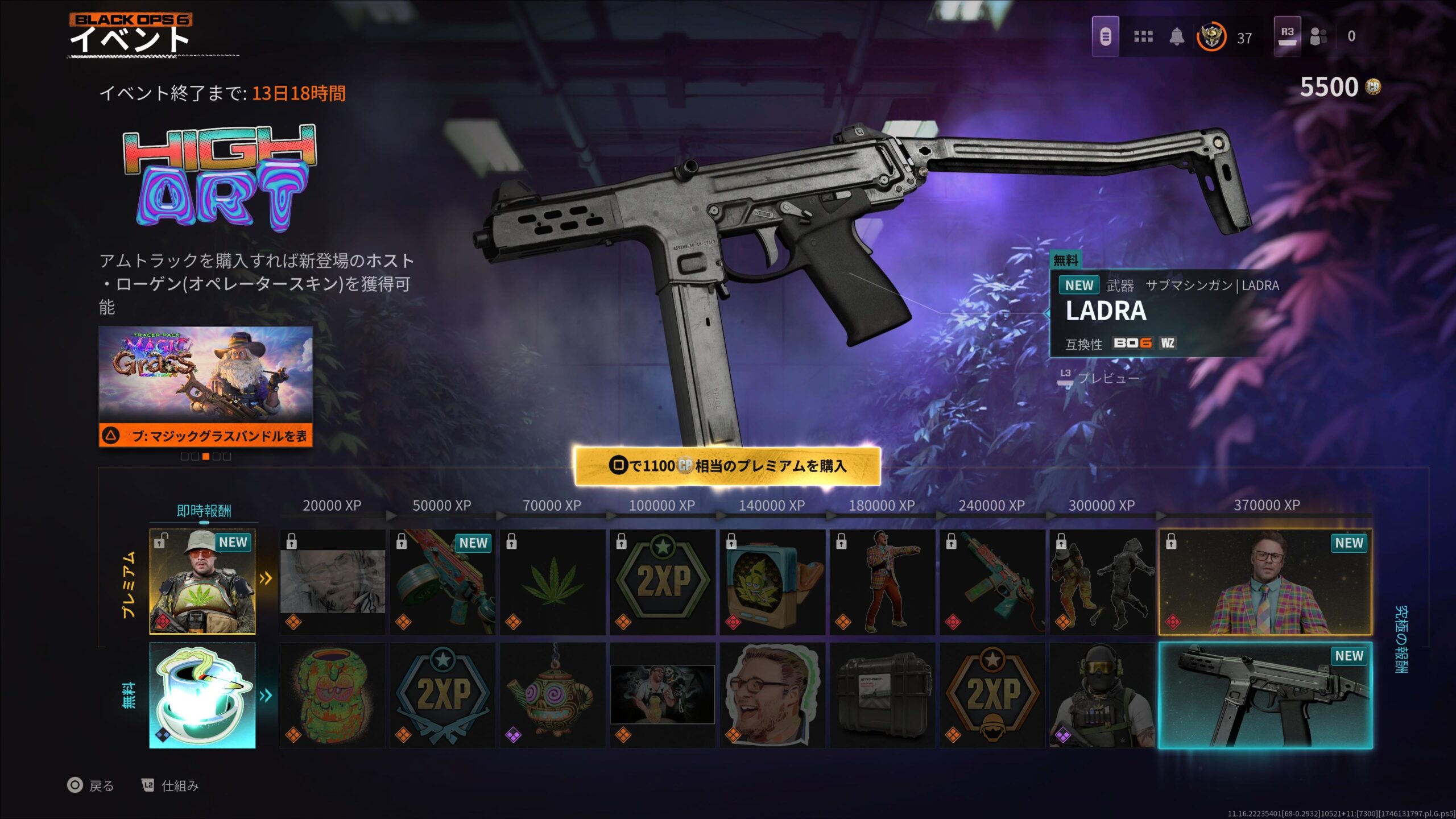Select the LADRA submachine gun reward tile

pos(1265,695)
